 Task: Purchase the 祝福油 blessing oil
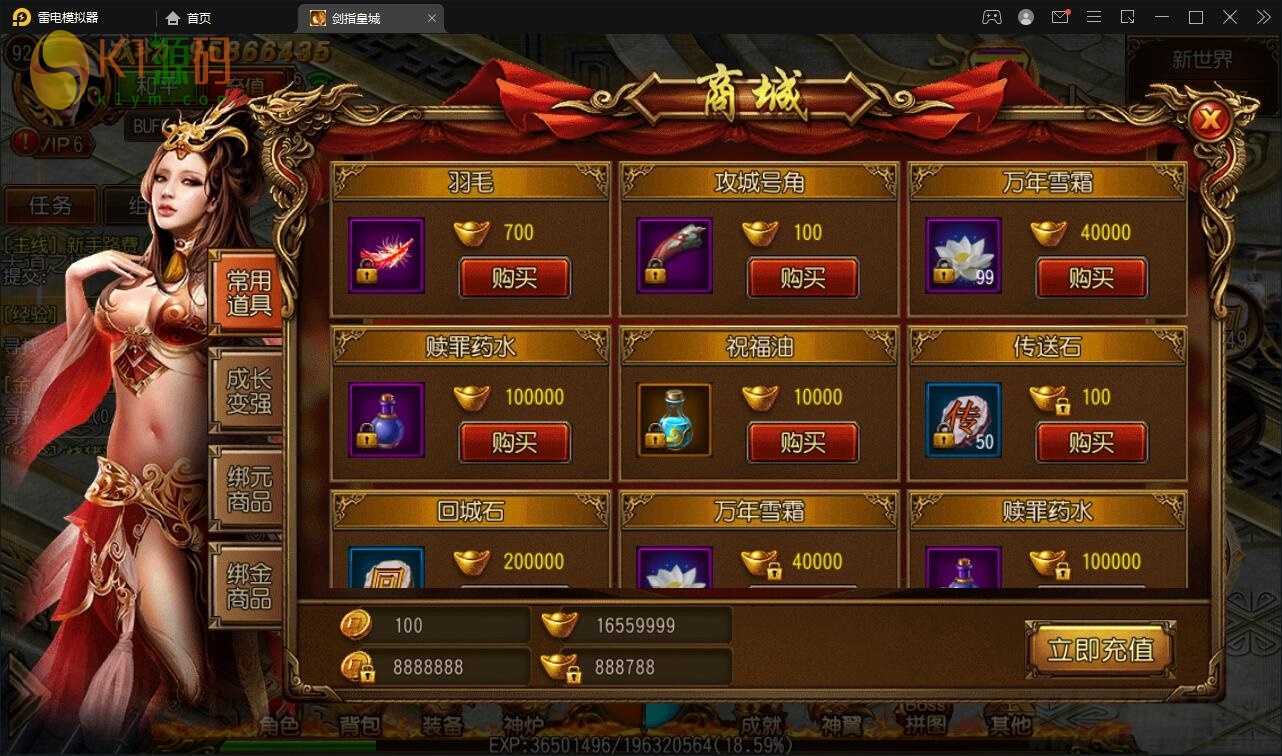802,442
